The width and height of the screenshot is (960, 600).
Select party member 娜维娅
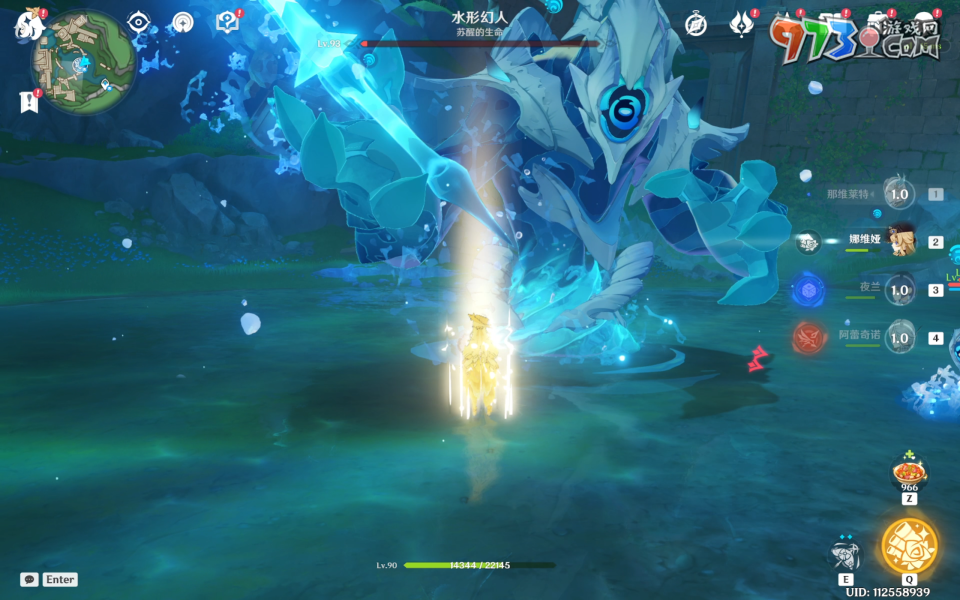coord(900,241)
